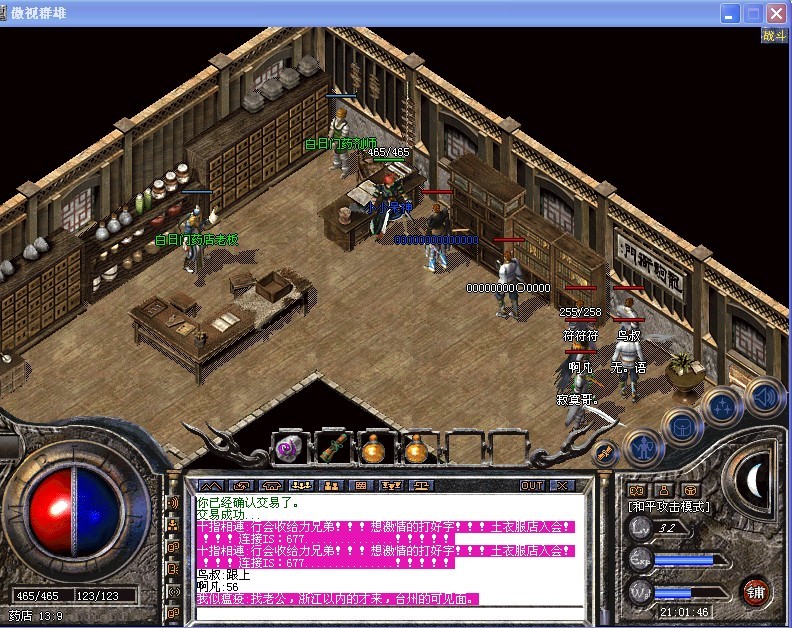Click the OUT button above the chat
Viewport: 792px width, 628px height.
[x=532, y=485]
